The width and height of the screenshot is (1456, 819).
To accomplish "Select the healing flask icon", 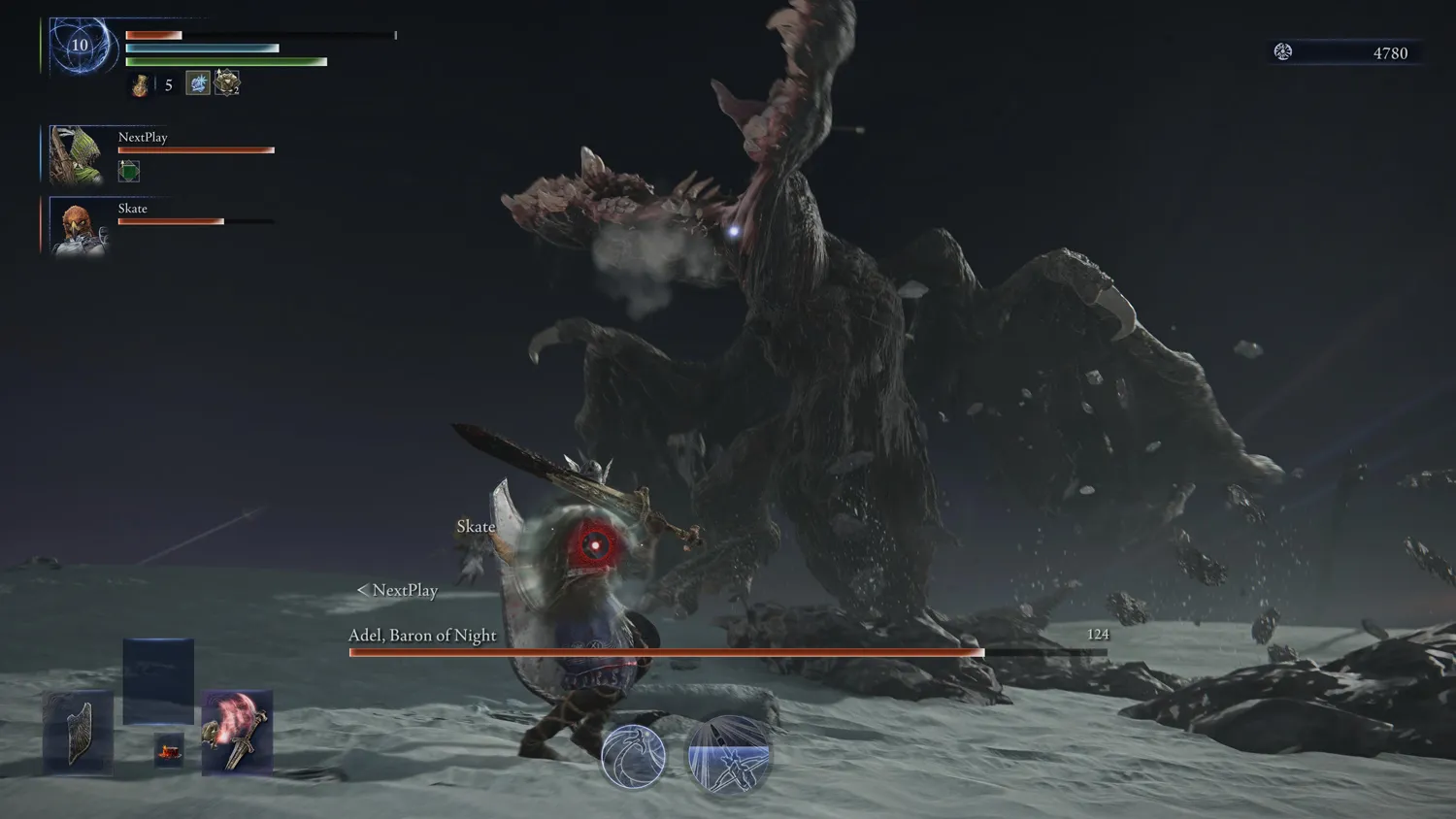I will pos(140,85).
